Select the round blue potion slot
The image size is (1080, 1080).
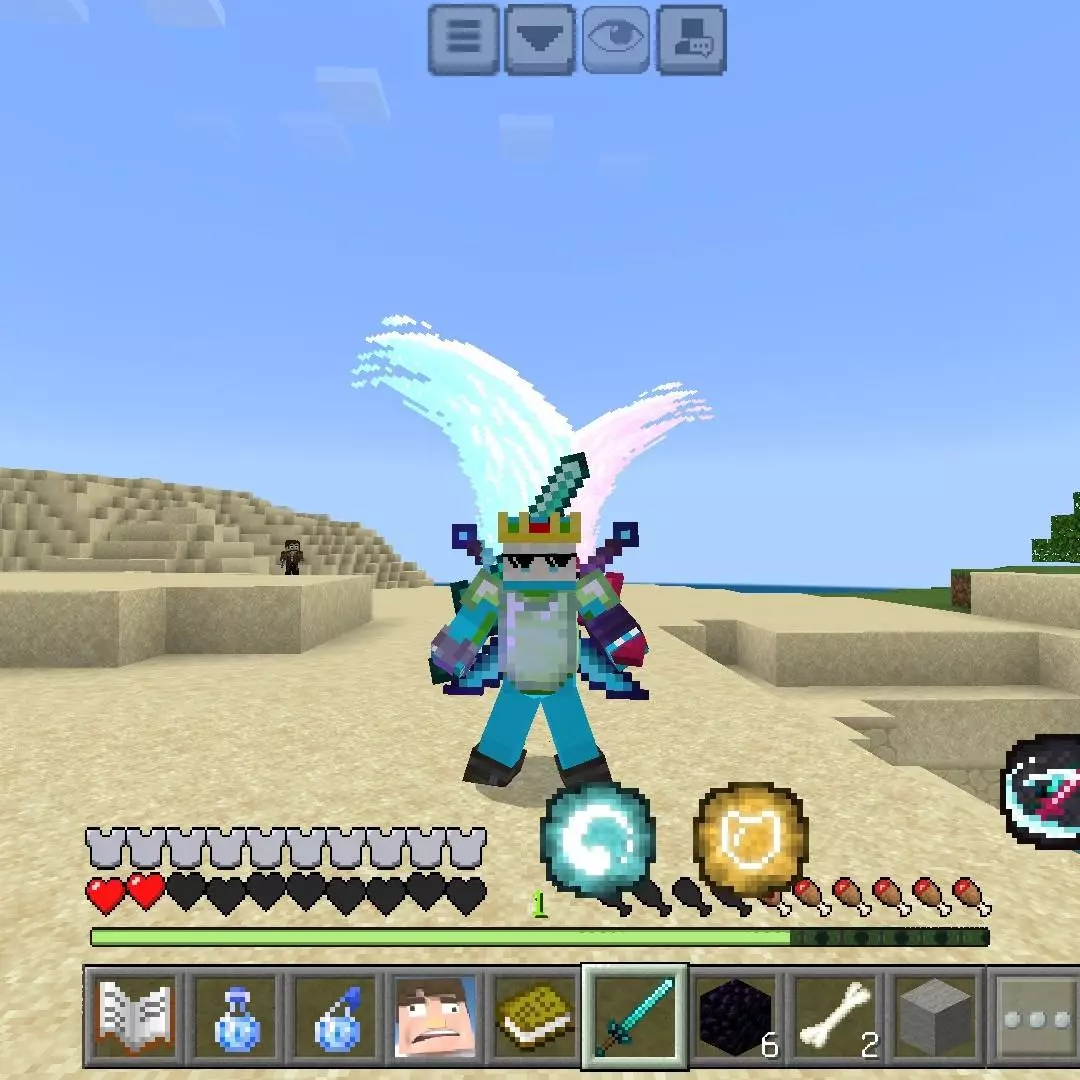[x=235, y=1018]
